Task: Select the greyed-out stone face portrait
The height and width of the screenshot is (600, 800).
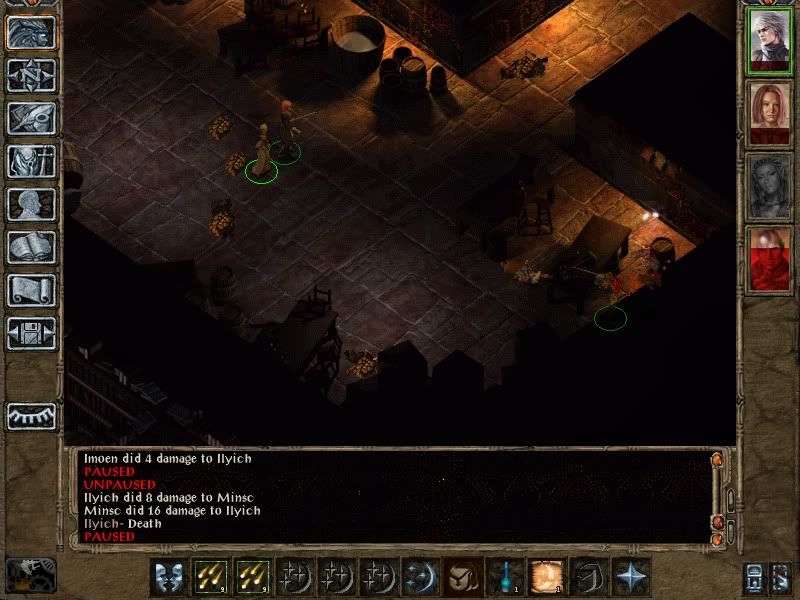Action: click(x=767, y=186)
